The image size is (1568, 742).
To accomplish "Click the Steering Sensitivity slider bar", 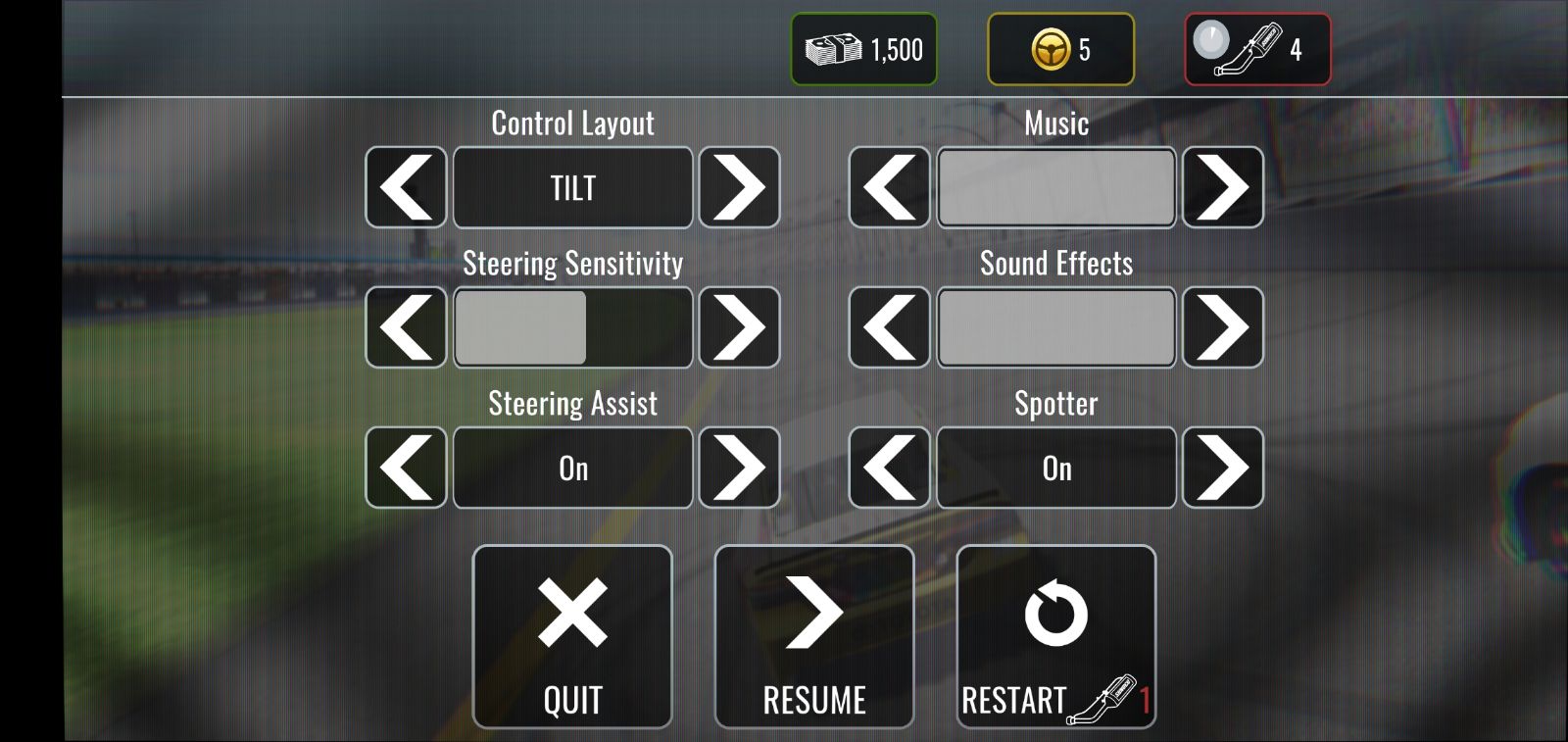I will tap(572, 327).
